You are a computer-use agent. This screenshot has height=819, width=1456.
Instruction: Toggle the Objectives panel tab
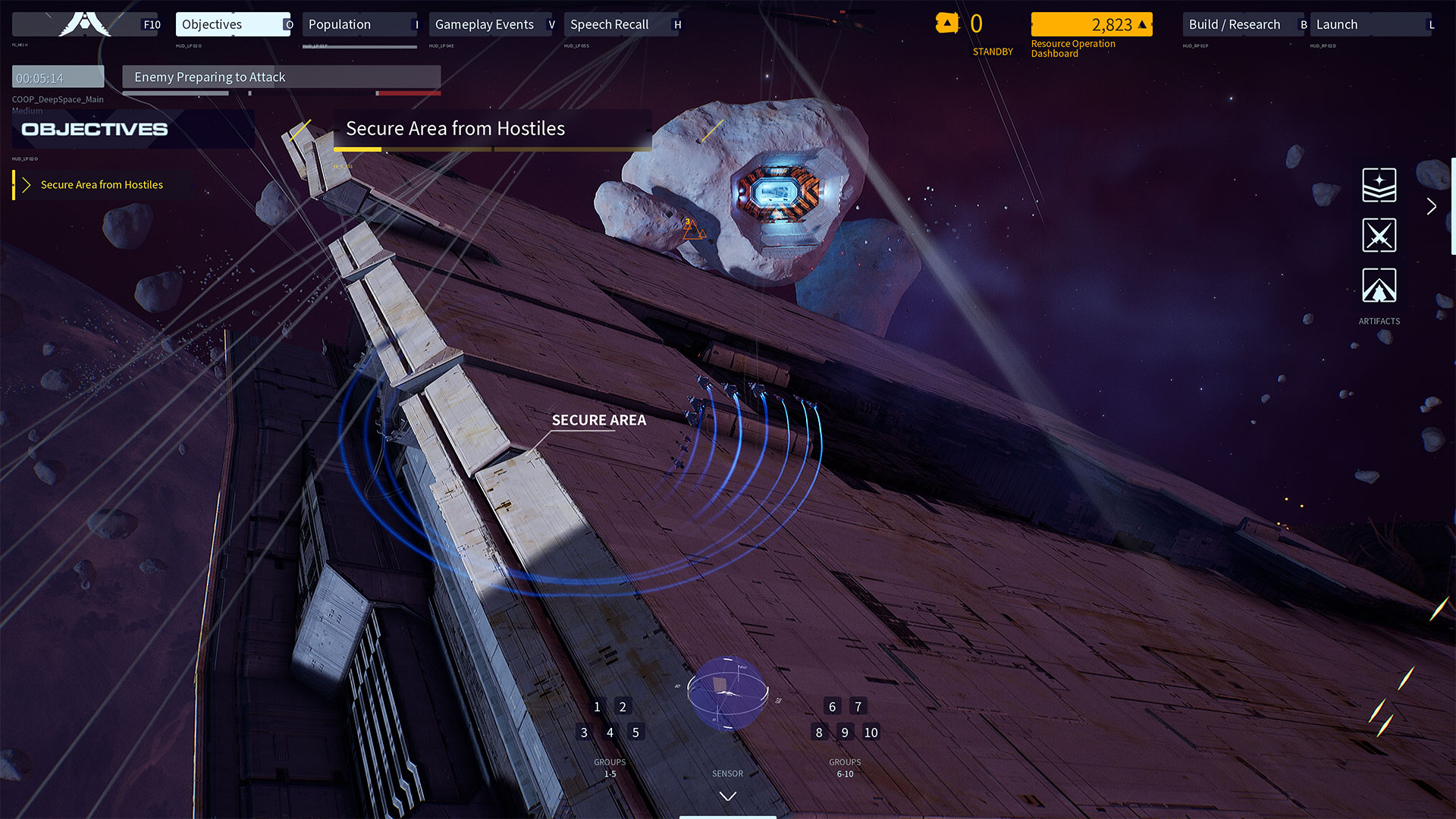click(232, 24)
